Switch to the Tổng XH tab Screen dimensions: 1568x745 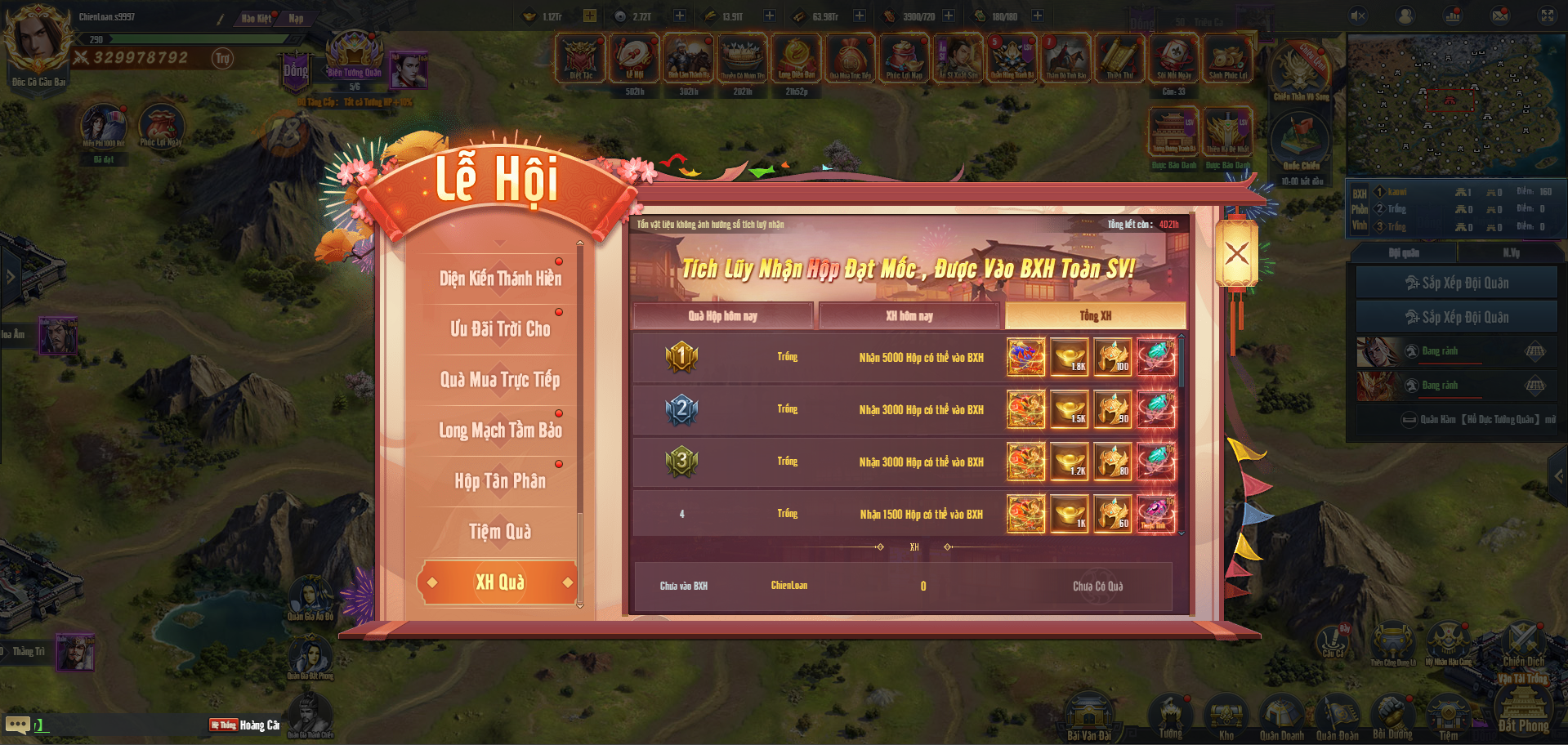click(1095, 316)
